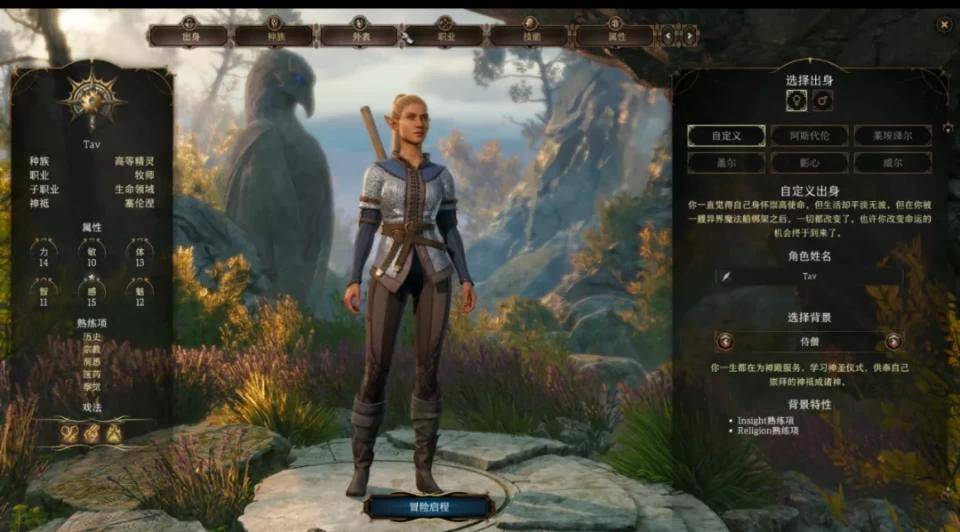
Task: Cycle to the previous background before 侍僧
Action: pos(725,341)
